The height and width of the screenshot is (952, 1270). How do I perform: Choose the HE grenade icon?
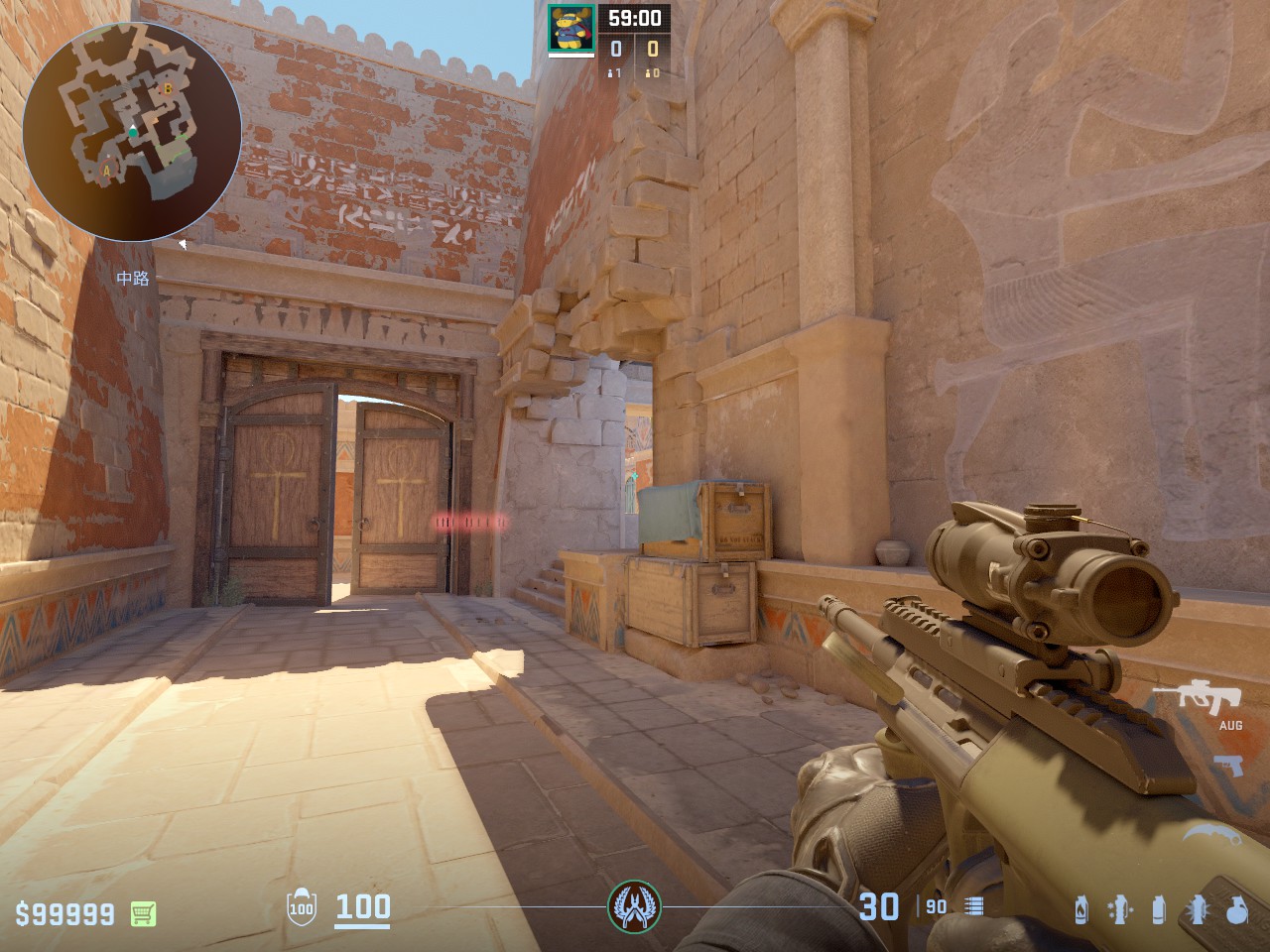point(1235,909)
